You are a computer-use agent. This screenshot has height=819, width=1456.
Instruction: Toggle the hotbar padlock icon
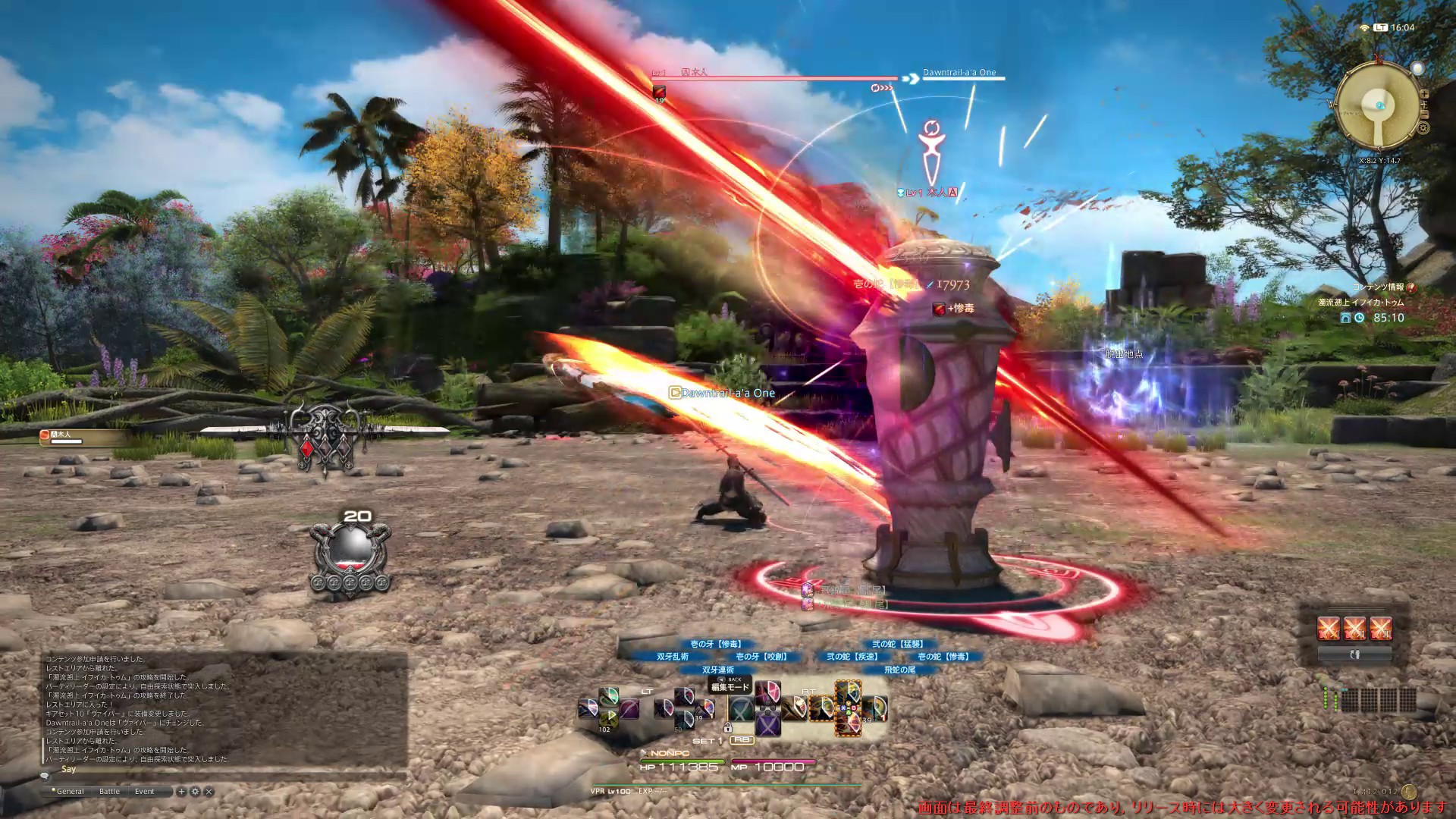[727, 728]
